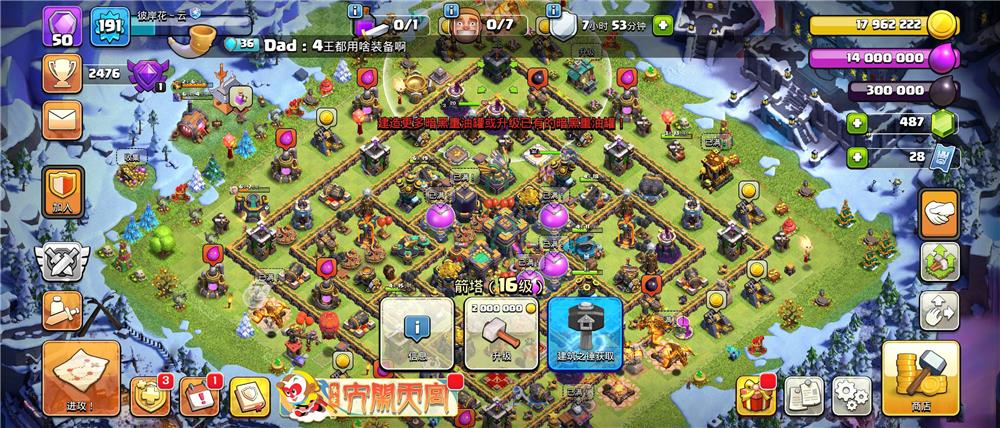1000x428 pixels.
Task: Add shield time with the green plus
Action: tap(857, 157)
